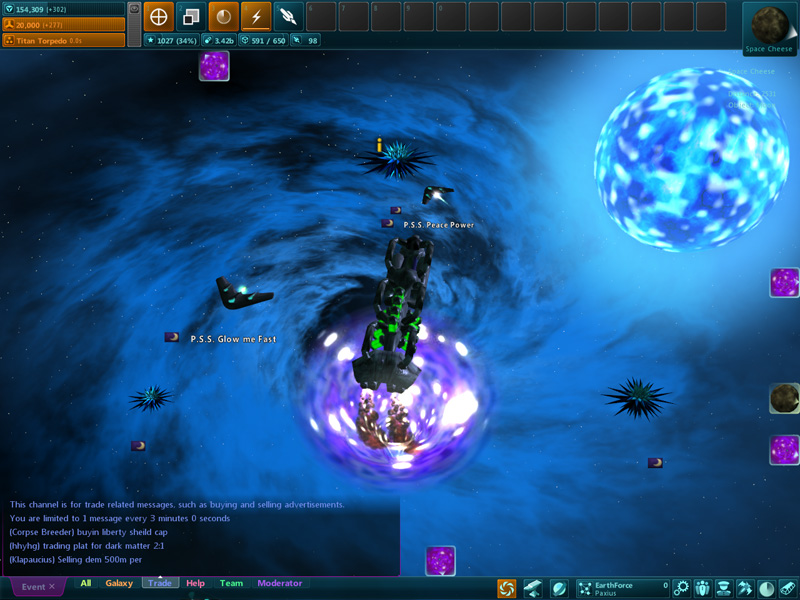800x600 pixels.
Task: Switch to the All chat channel
Action: (x=86, y=583)
